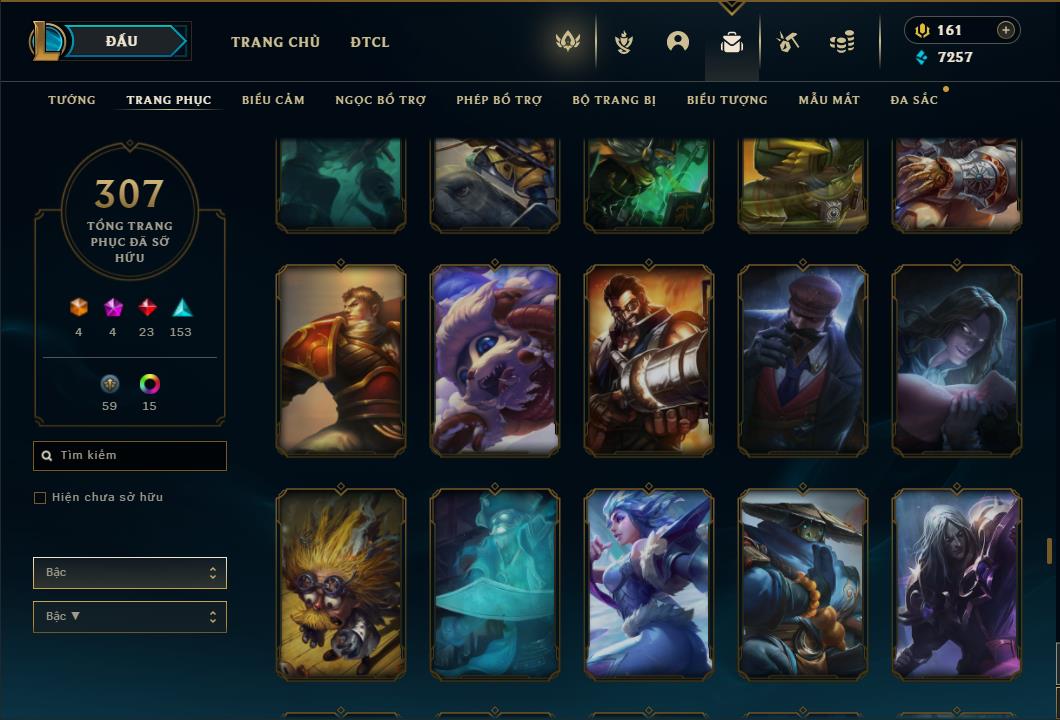This screenshot has height=720, width=1060.
Task: Open the Bậc ▼ sort dropdown
Action: point(130,617)
